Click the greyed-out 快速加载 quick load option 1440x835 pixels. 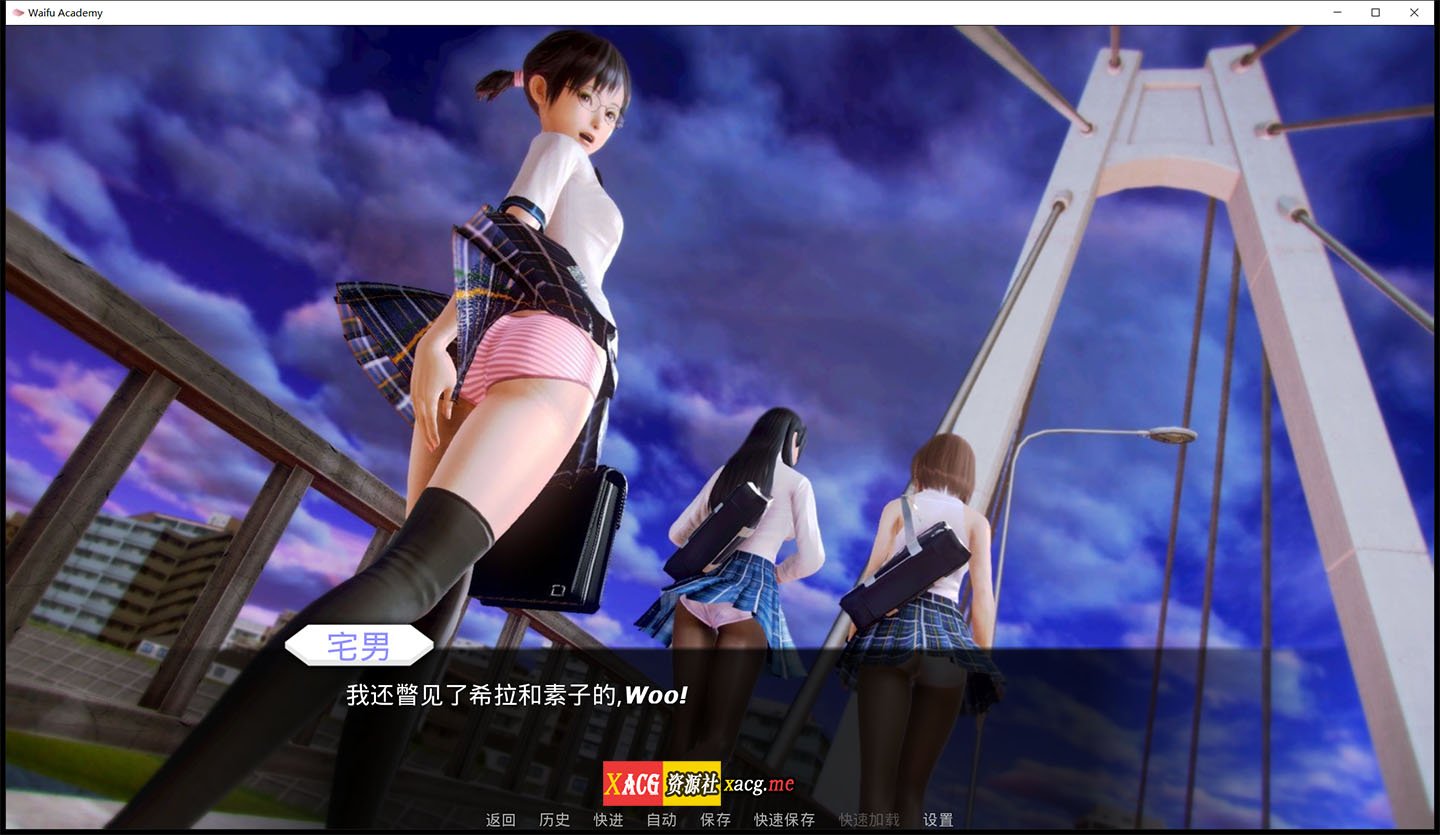pos(866,819)
